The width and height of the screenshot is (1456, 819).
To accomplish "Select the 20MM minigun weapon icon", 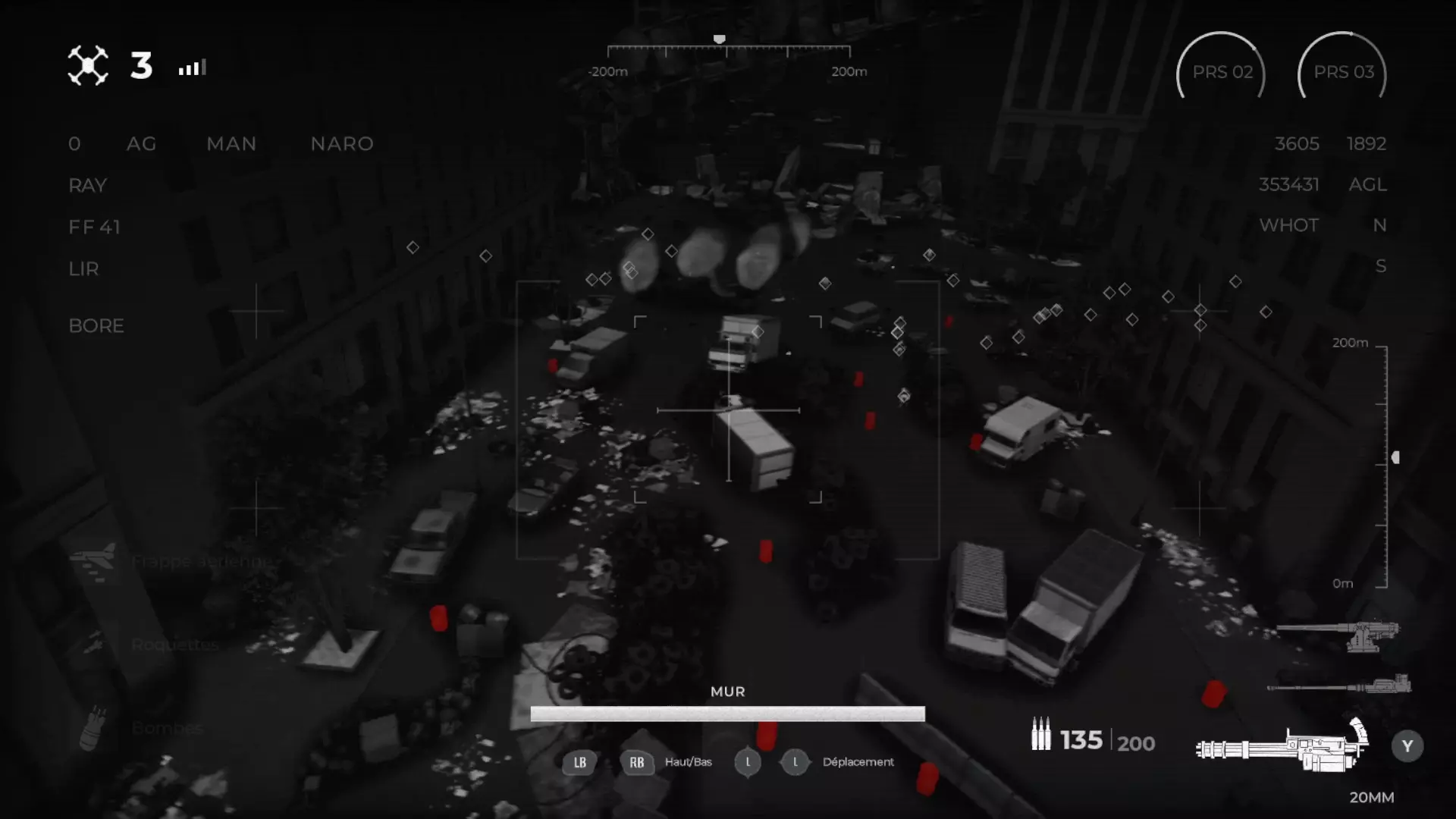I will [x=1283, y=747].
